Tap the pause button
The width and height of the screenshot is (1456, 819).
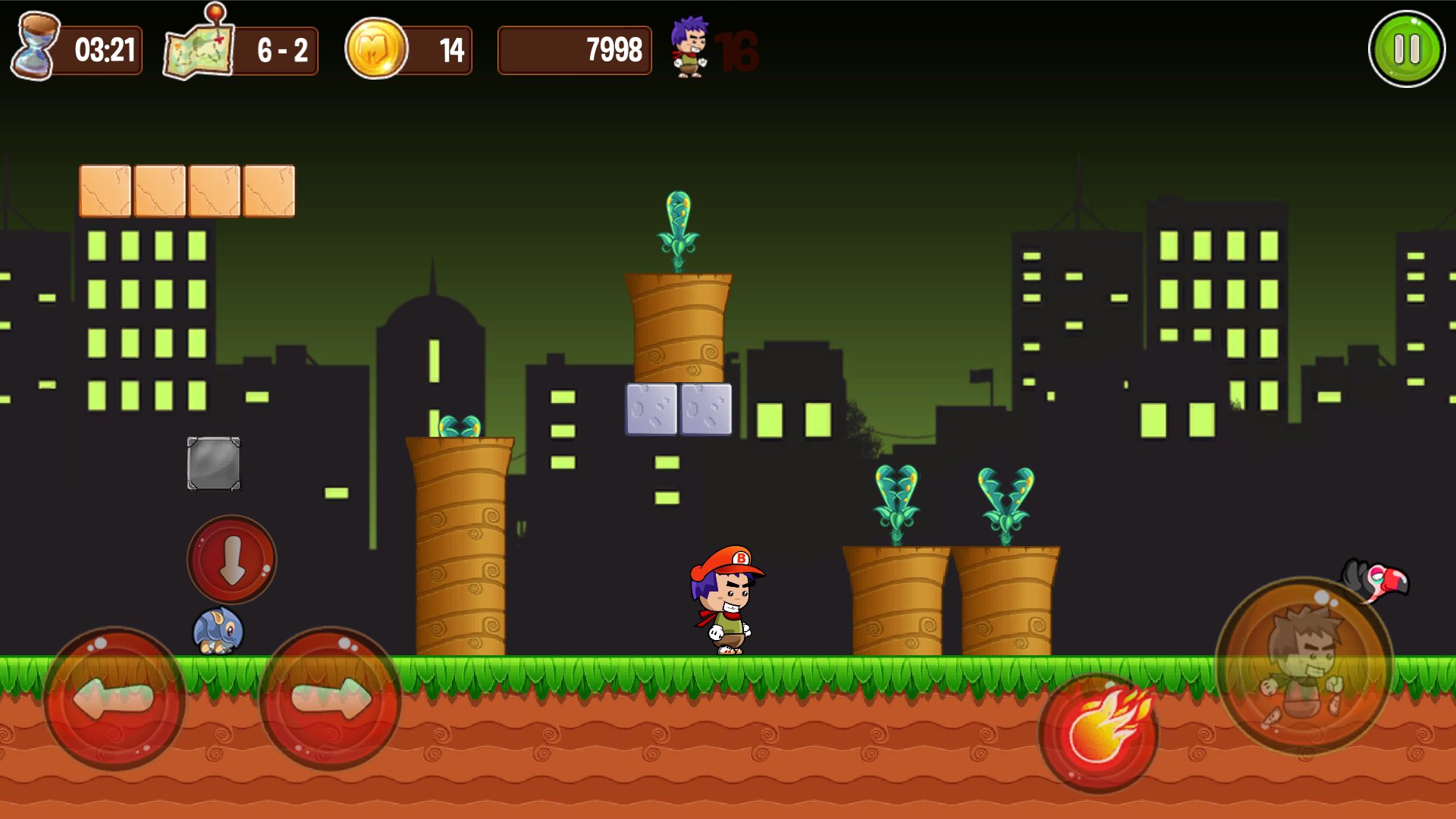coord(1408,48)
